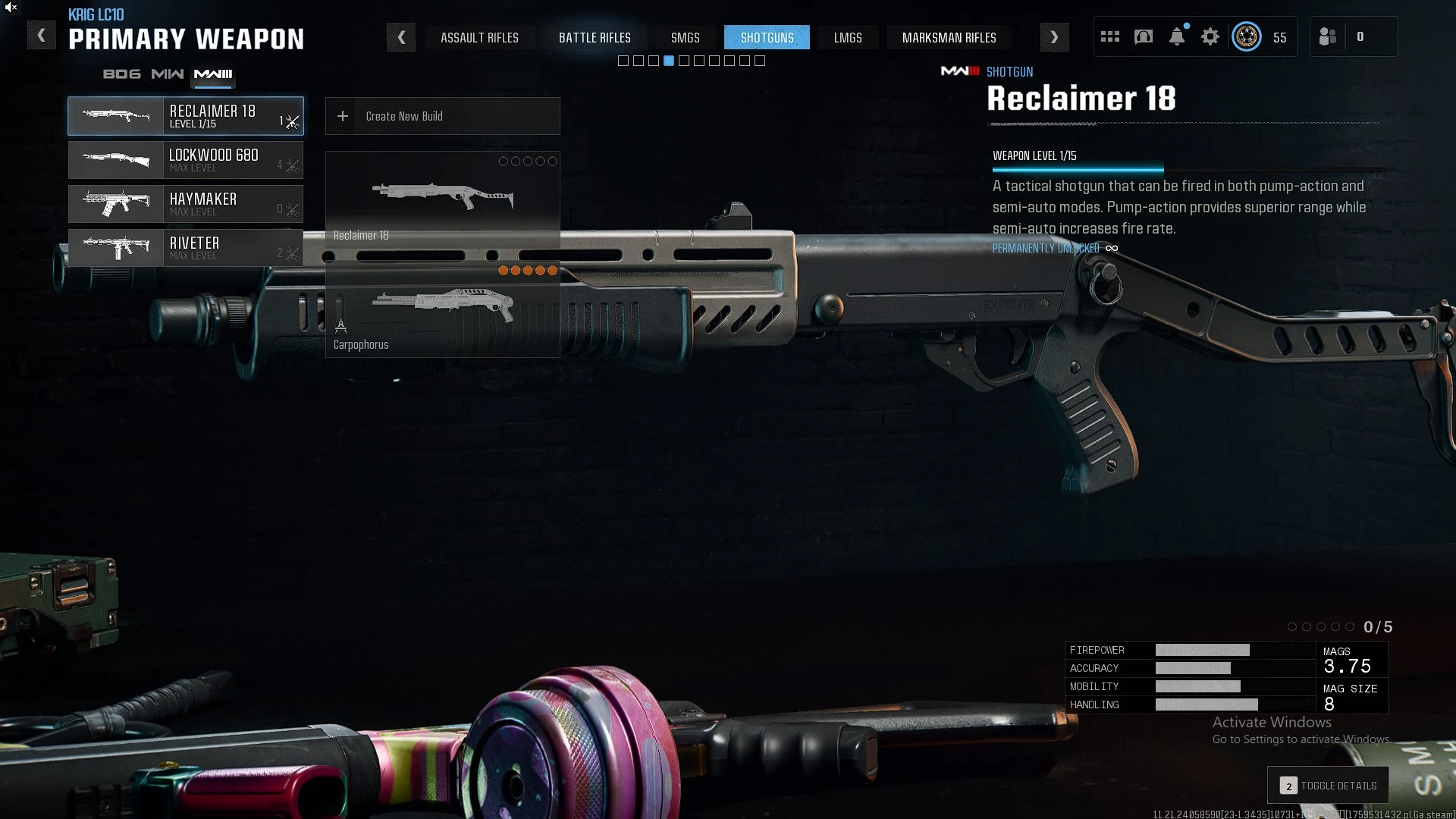This screenshot has width=1456, height=819.
Task: Pick the Lockwood 680 from the list
Action: click(186, 160)
